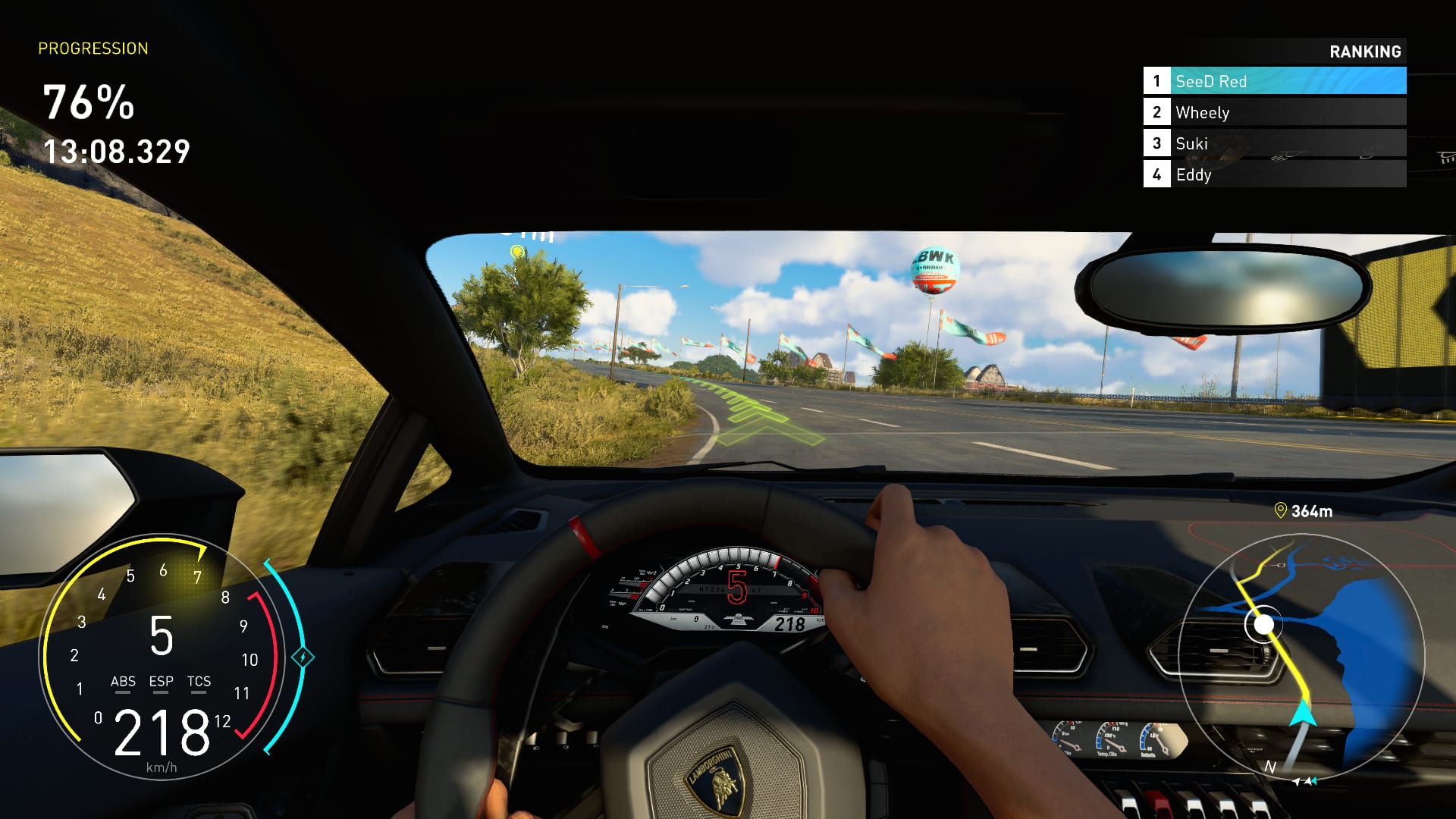Toggle the TCS indicator
This screenshot has height=819, width=1456.
point(199,682)
